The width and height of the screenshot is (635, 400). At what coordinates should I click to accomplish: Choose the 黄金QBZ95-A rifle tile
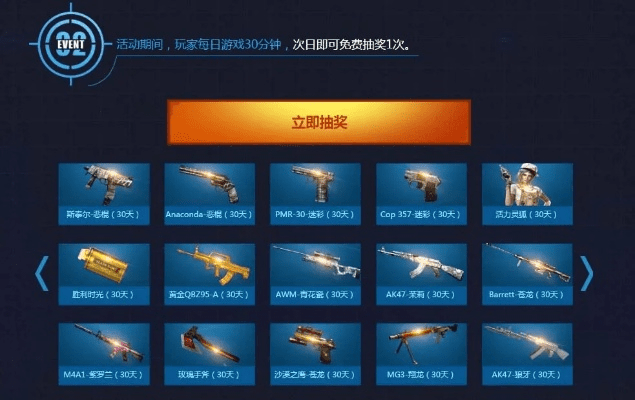click(x=209, y=272)
